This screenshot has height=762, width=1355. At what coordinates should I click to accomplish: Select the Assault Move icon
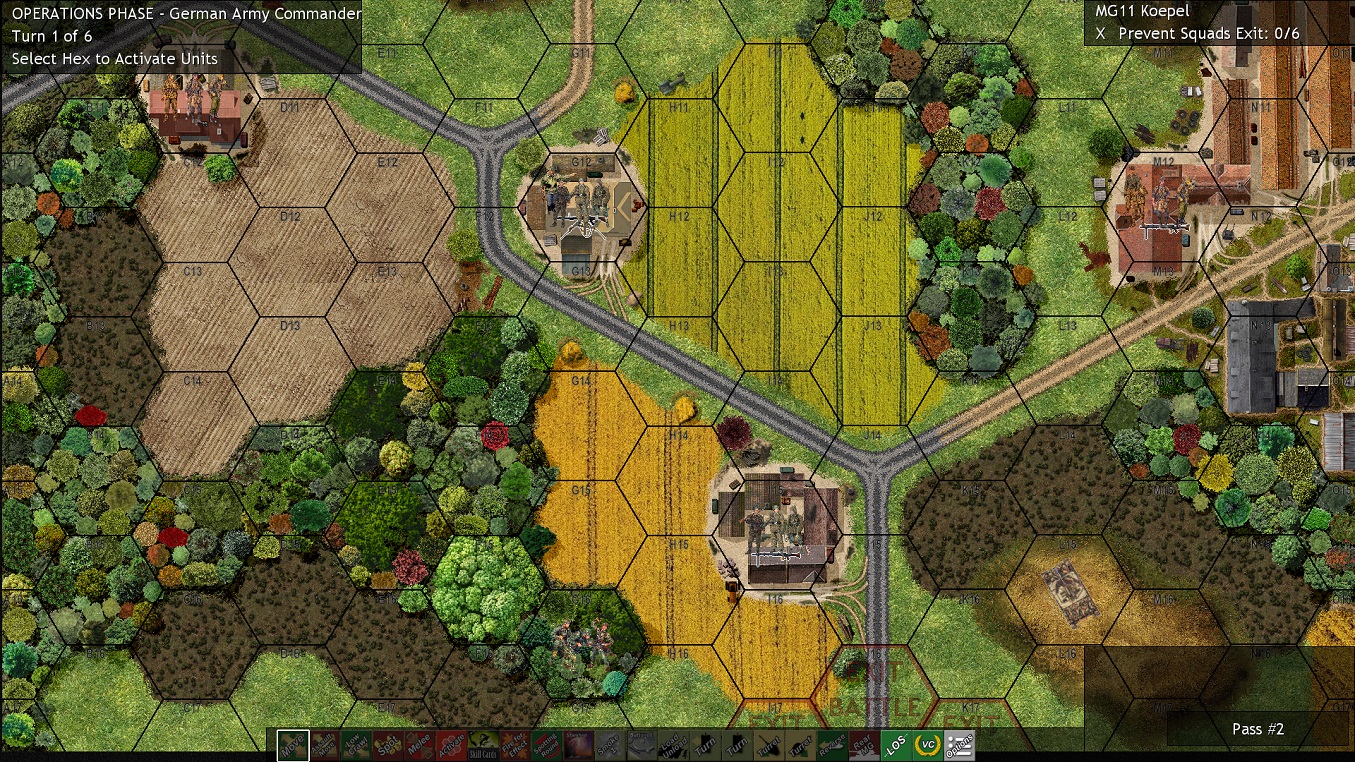pyautogui.click(x=322, y=745)
